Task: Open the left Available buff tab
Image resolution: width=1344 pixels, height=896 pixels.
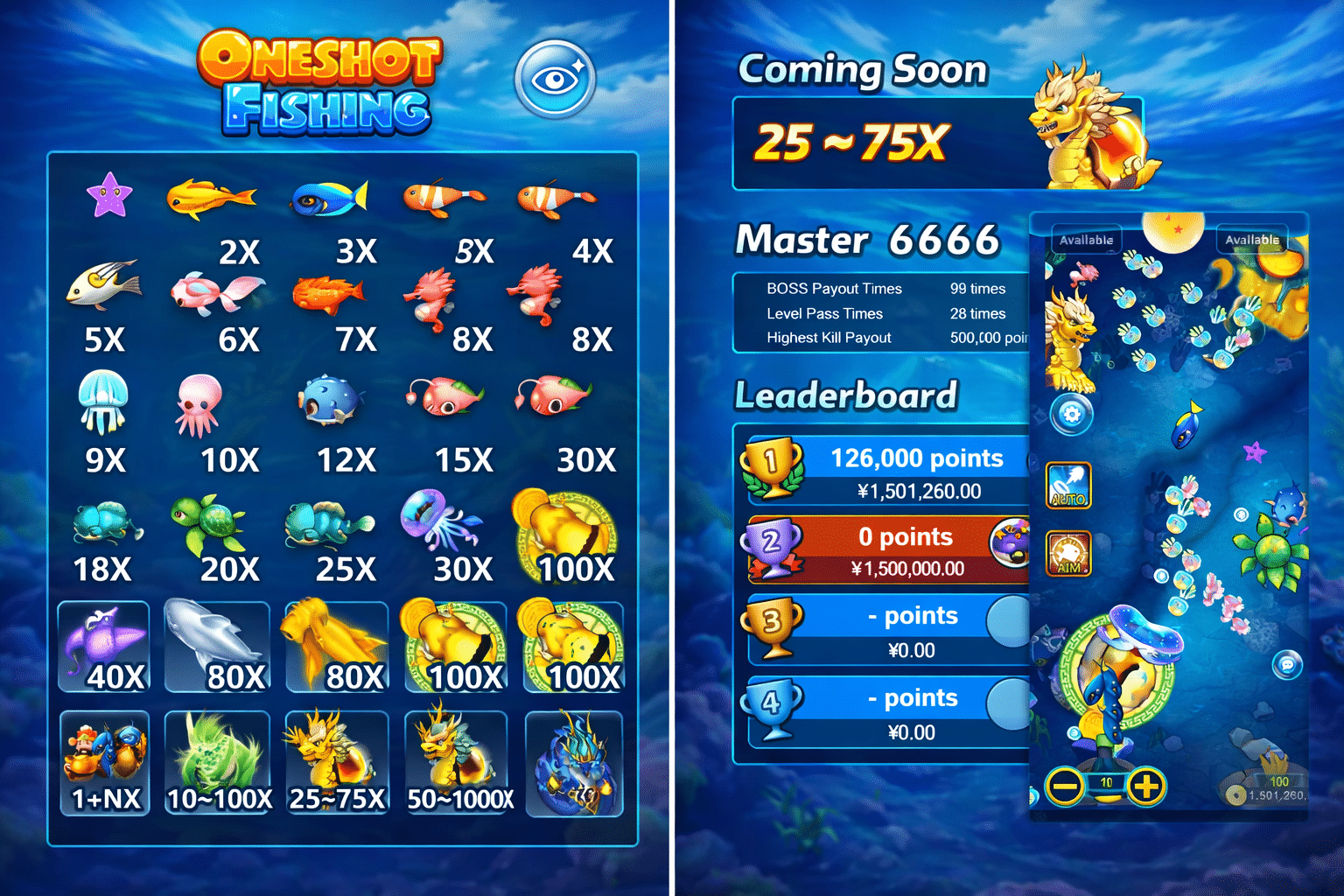Action: tap(1087, 237)
